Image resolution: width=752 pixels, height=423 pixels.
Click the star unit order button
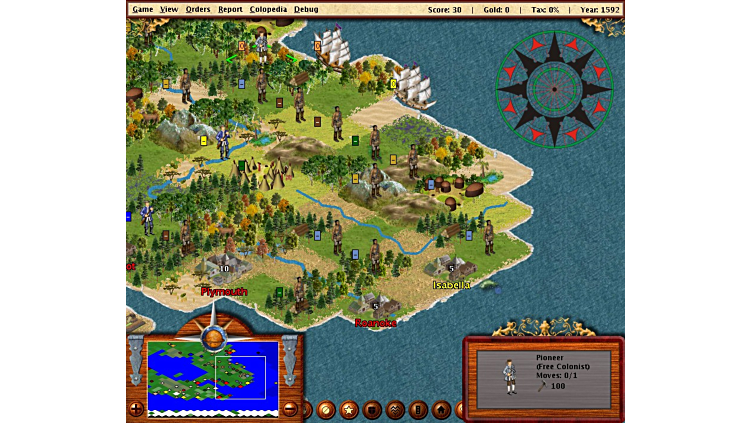[x=349, y=409]
